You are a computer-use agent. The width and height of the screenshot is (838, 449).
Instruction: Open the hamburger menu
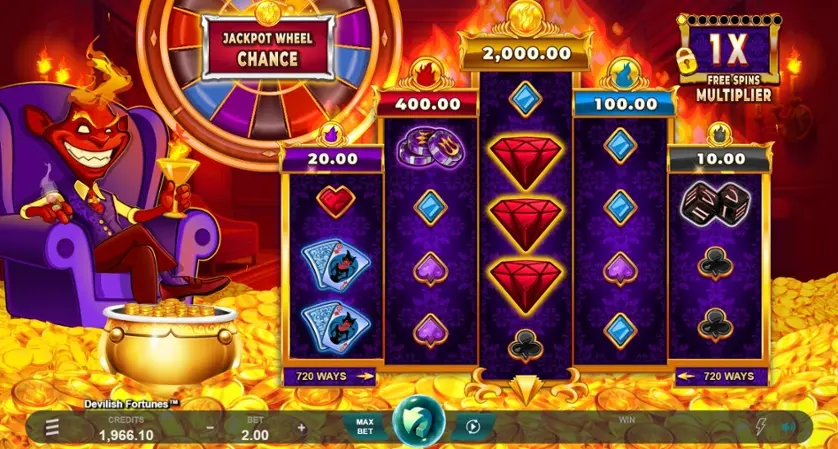(x=51, y=428)
